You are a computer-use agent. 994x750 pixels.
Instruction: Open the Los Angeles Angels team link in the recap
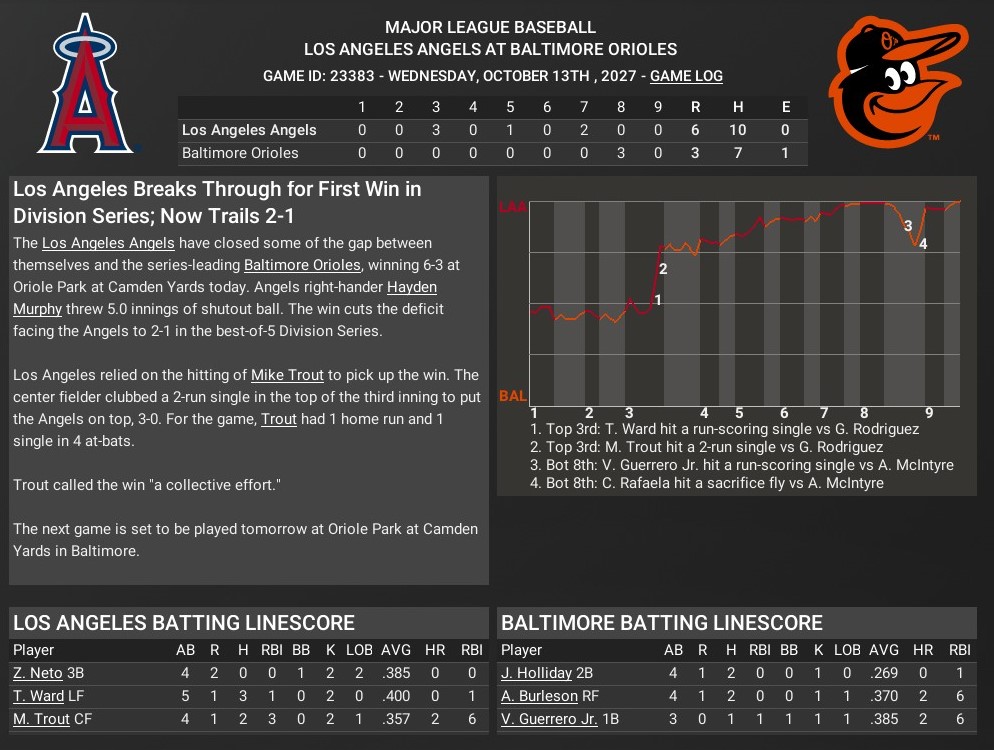(x=108, y=243)
